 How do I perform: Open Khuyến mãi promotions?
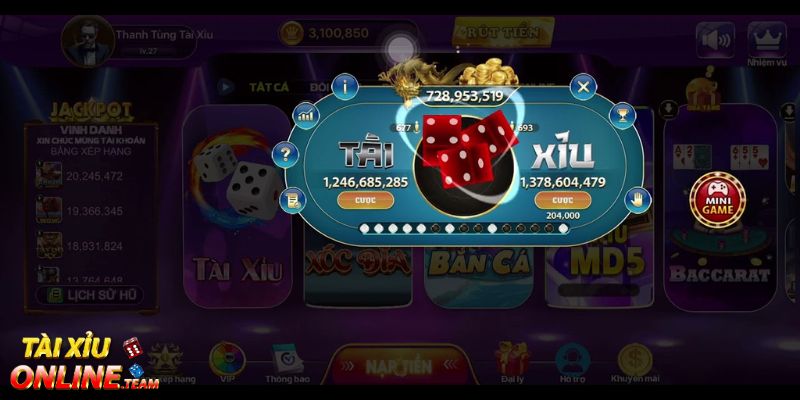click(x=634, y=361)
